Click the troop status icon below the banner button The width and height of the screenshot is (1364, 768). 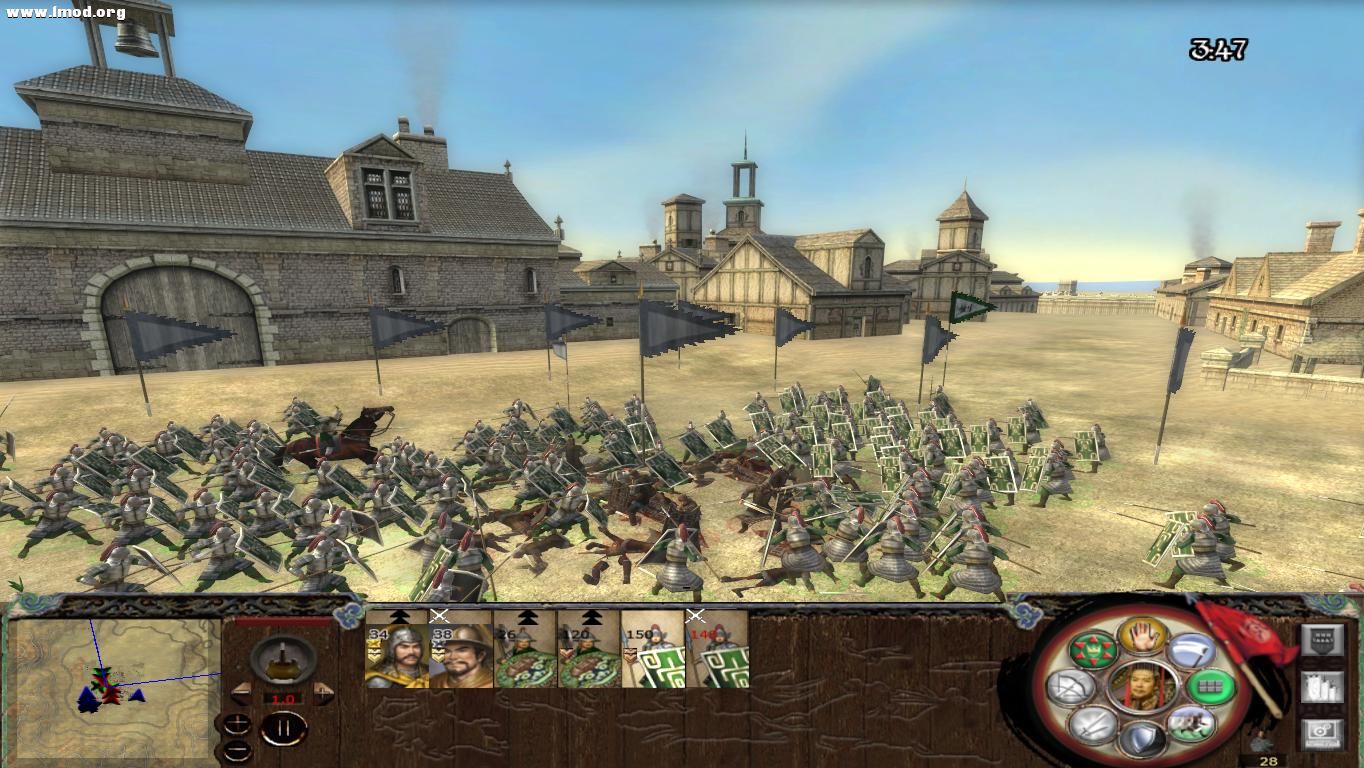pos(1323,688)
